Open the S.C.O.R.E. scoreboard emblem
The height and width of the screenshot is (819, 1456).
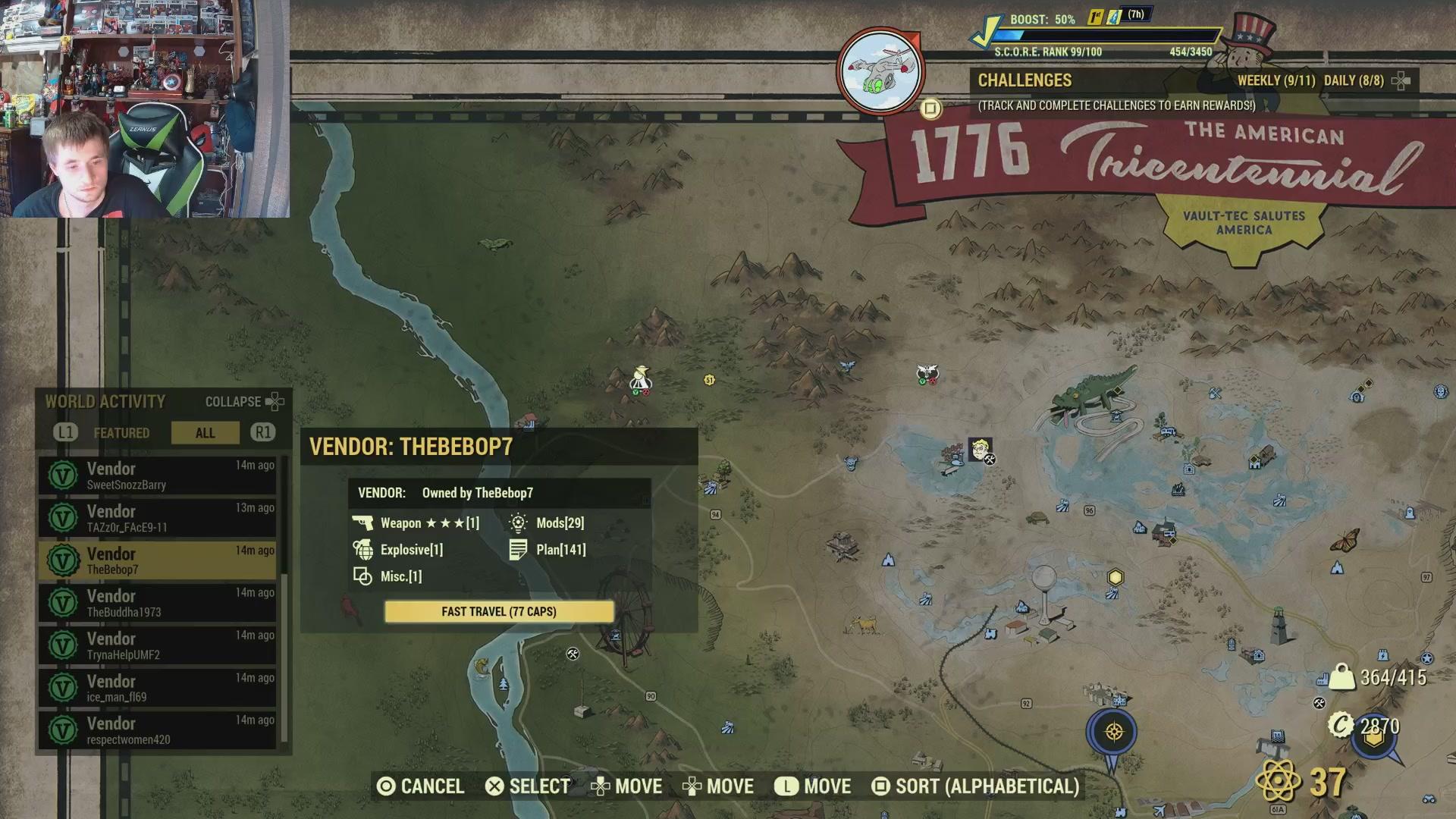pos(880,71)
